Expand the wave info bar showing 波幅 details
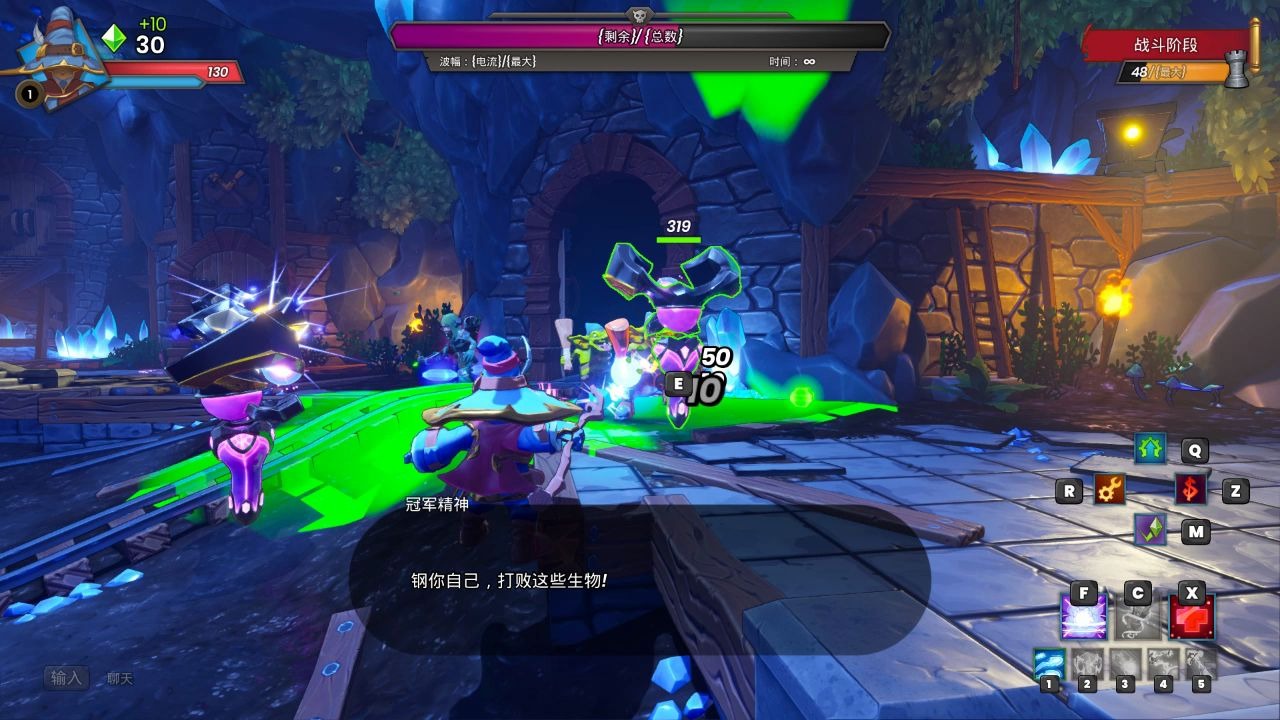The width and height of the screenshot is (1280, 720). point(640,62)
